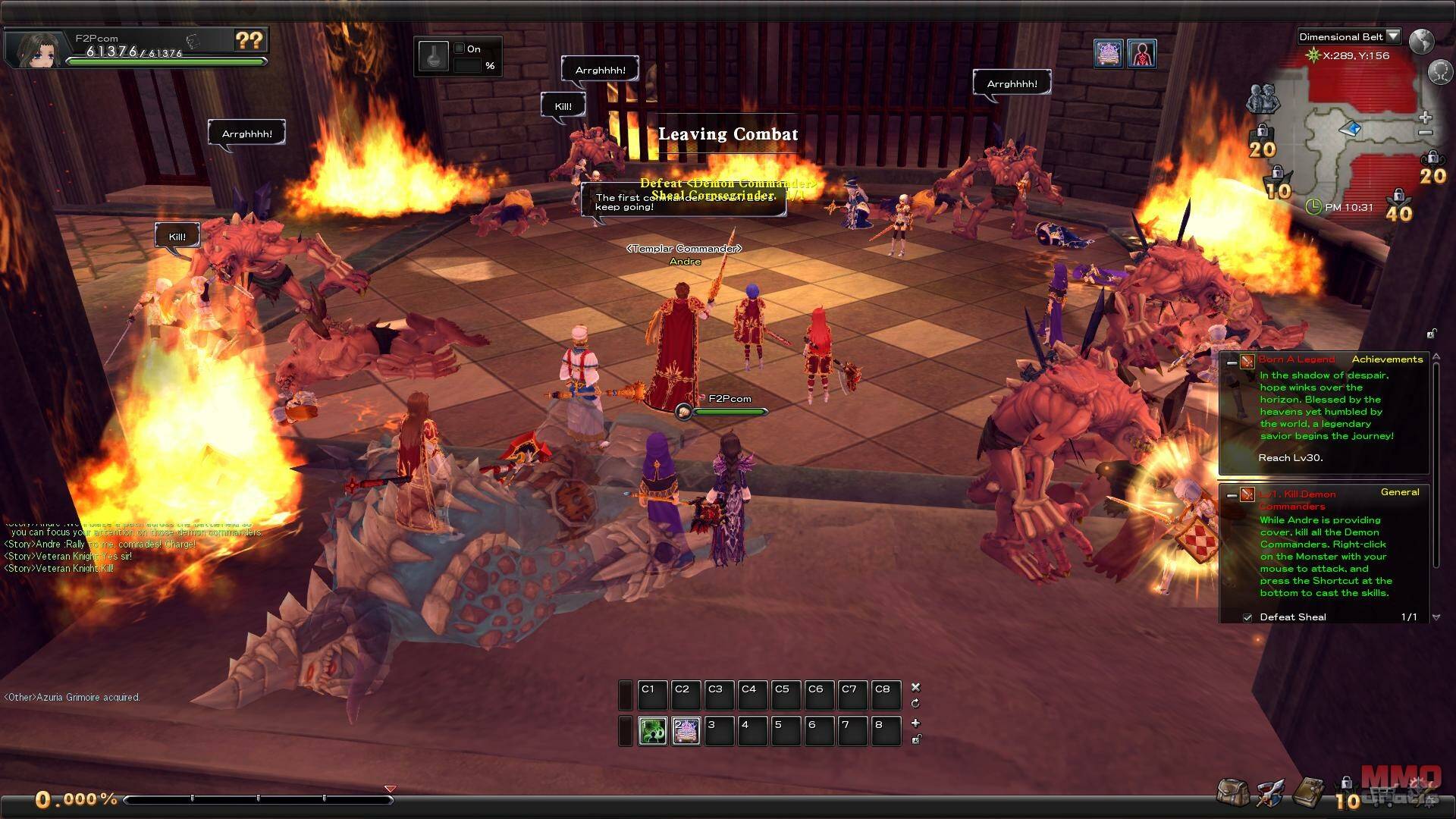Activate the grimoire skill in hotbar slot 2
This screenshot has width=1456, height=819.
pos(686,731)
